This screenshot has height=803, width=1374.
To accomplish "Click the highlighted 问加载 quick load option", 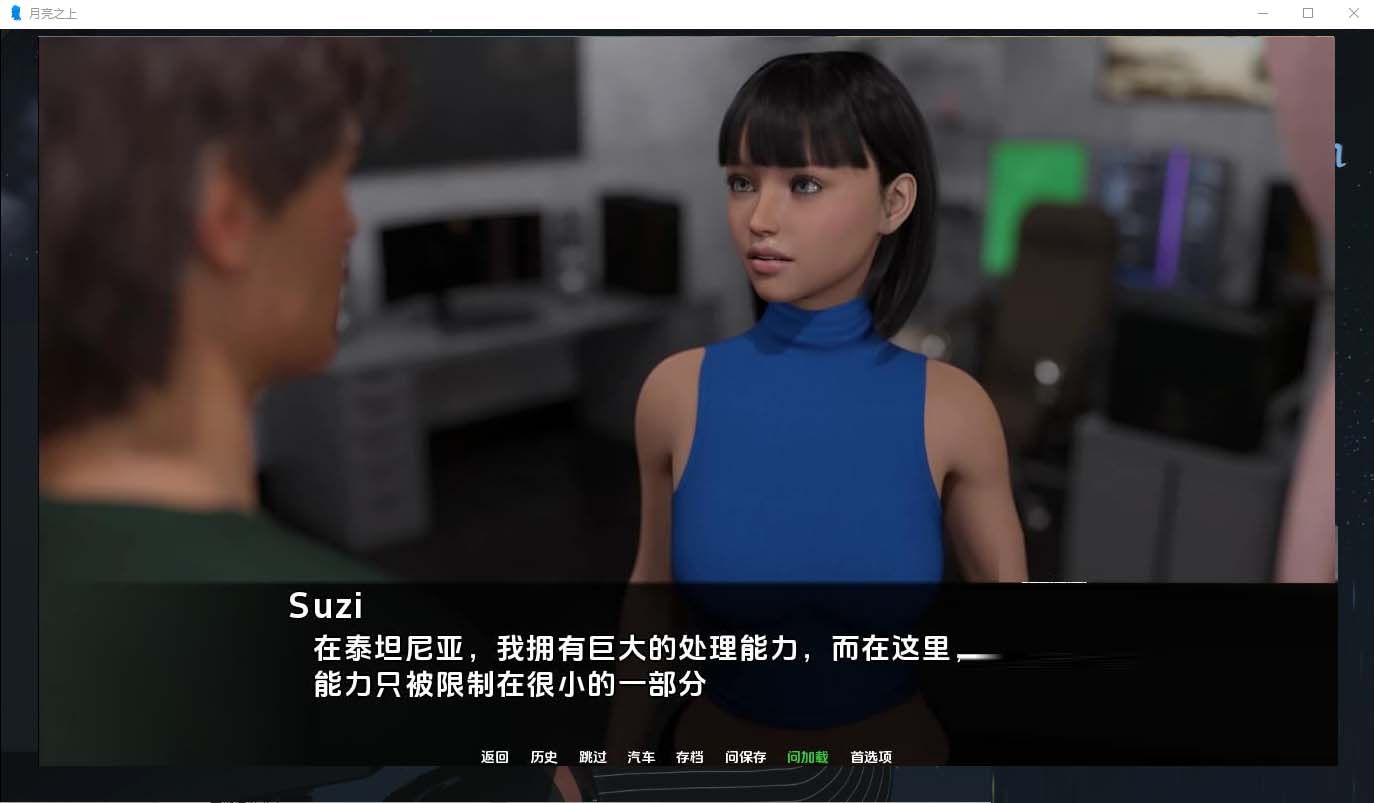I will coord(806,757).
